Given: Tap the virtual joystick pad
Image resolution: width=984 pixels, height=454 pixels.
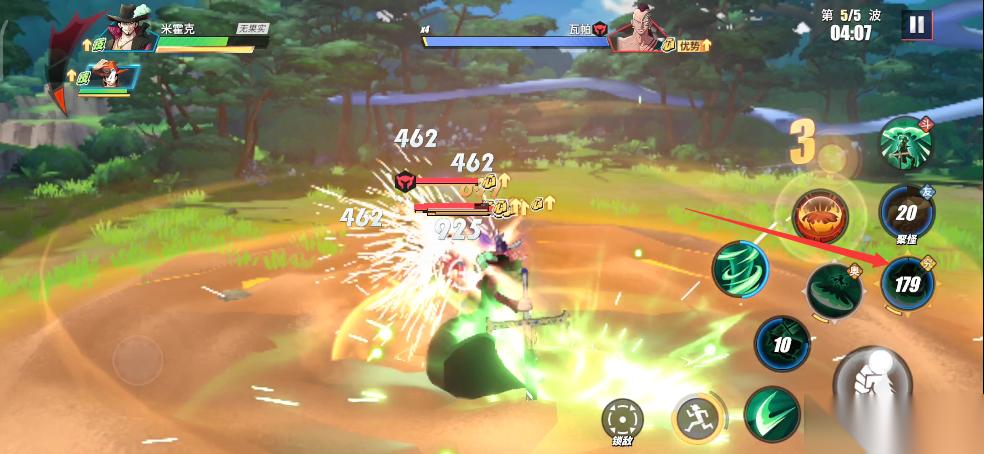Looking at the screenshot, I should click(x=137, y=358).
